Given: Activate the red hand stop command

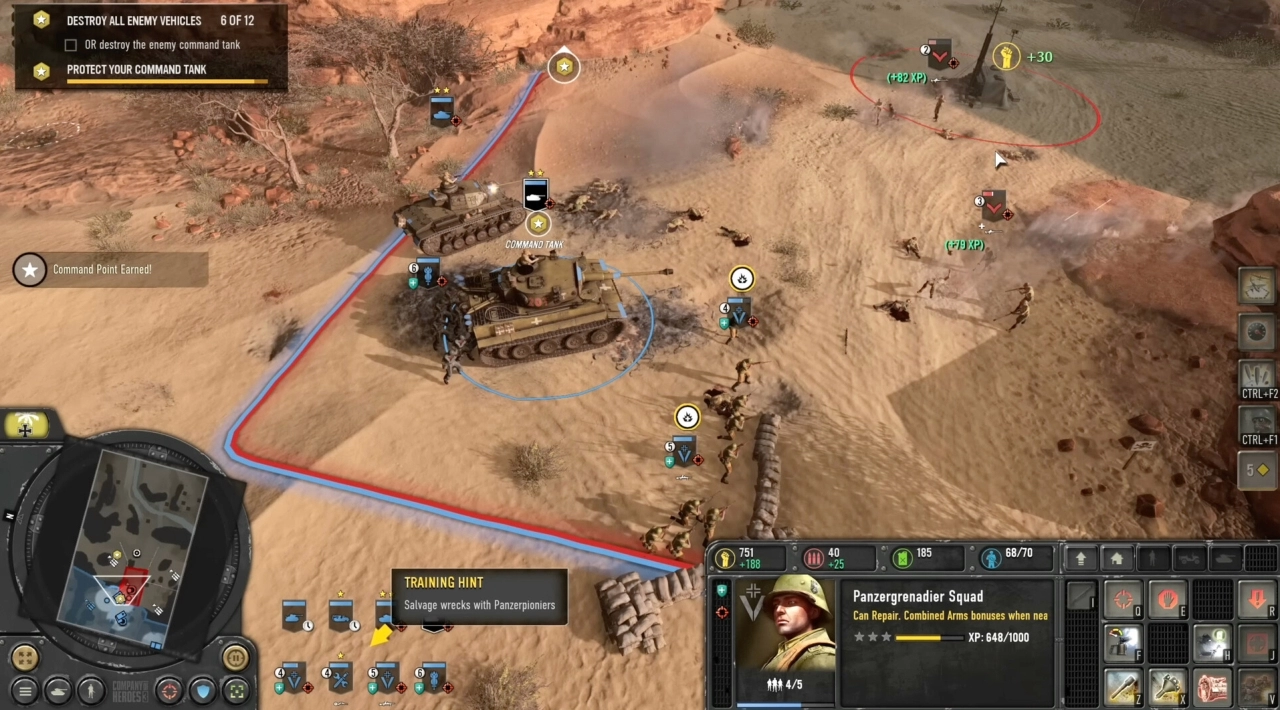Looking at the screenshot, I should (1167, 600).
